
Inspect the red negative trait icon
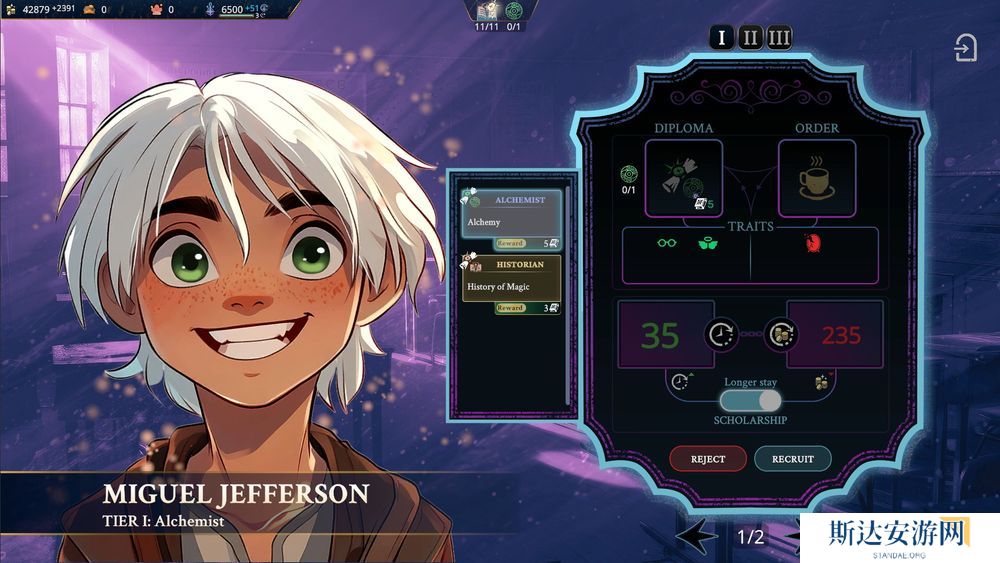(x=812, y=242)
